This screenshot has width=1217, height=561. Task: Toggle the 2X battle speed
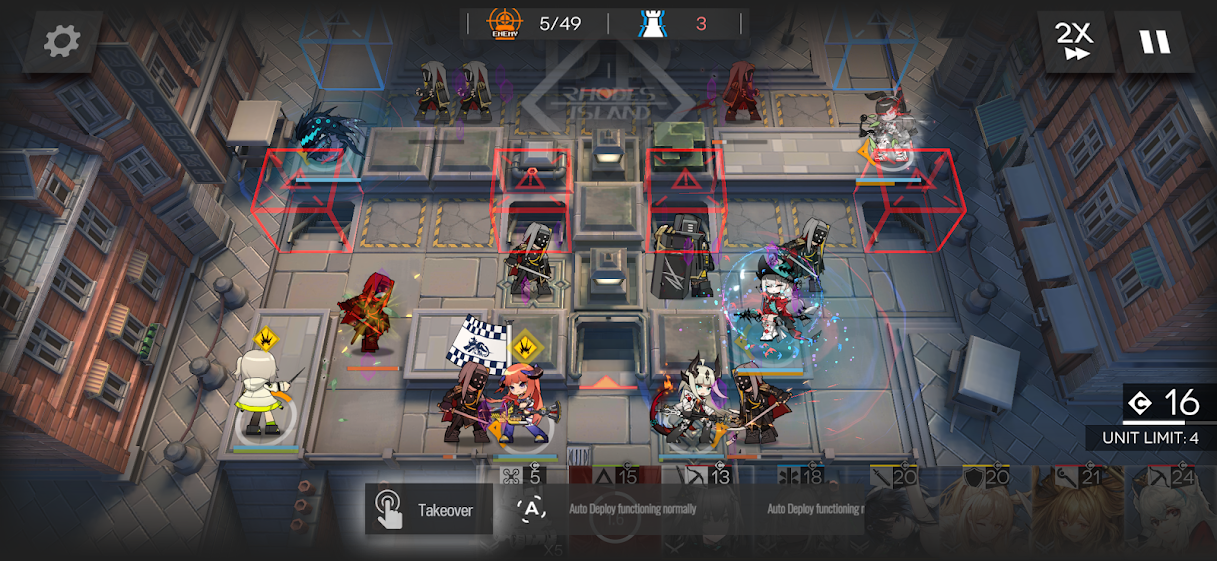[x=1076, y=42]
